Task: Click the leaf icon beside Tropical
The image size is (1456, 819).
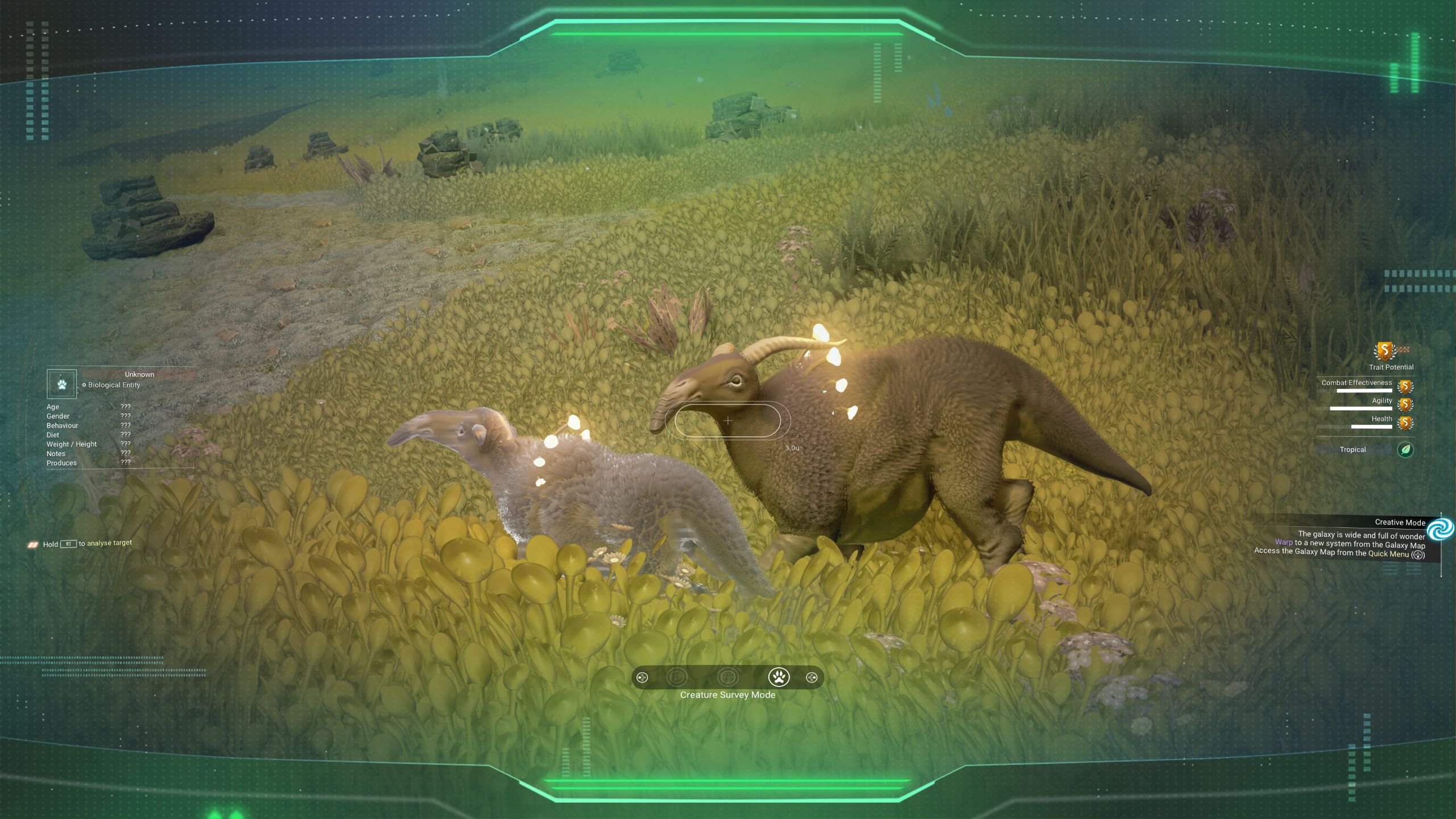Action: click(1406, 450)
